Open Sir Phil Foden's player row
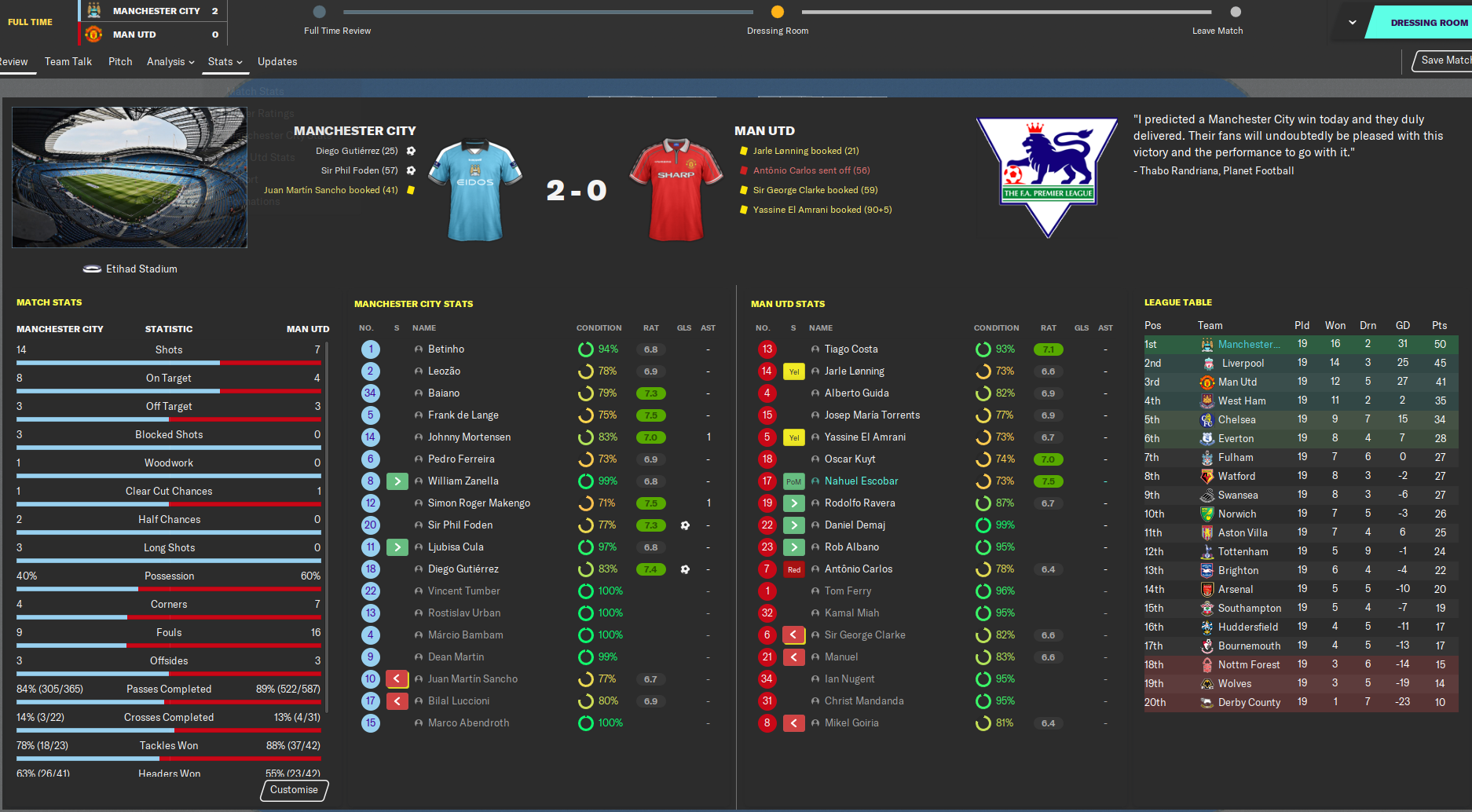The width and height of the screenshot is (1472, 812). [460, 525]
